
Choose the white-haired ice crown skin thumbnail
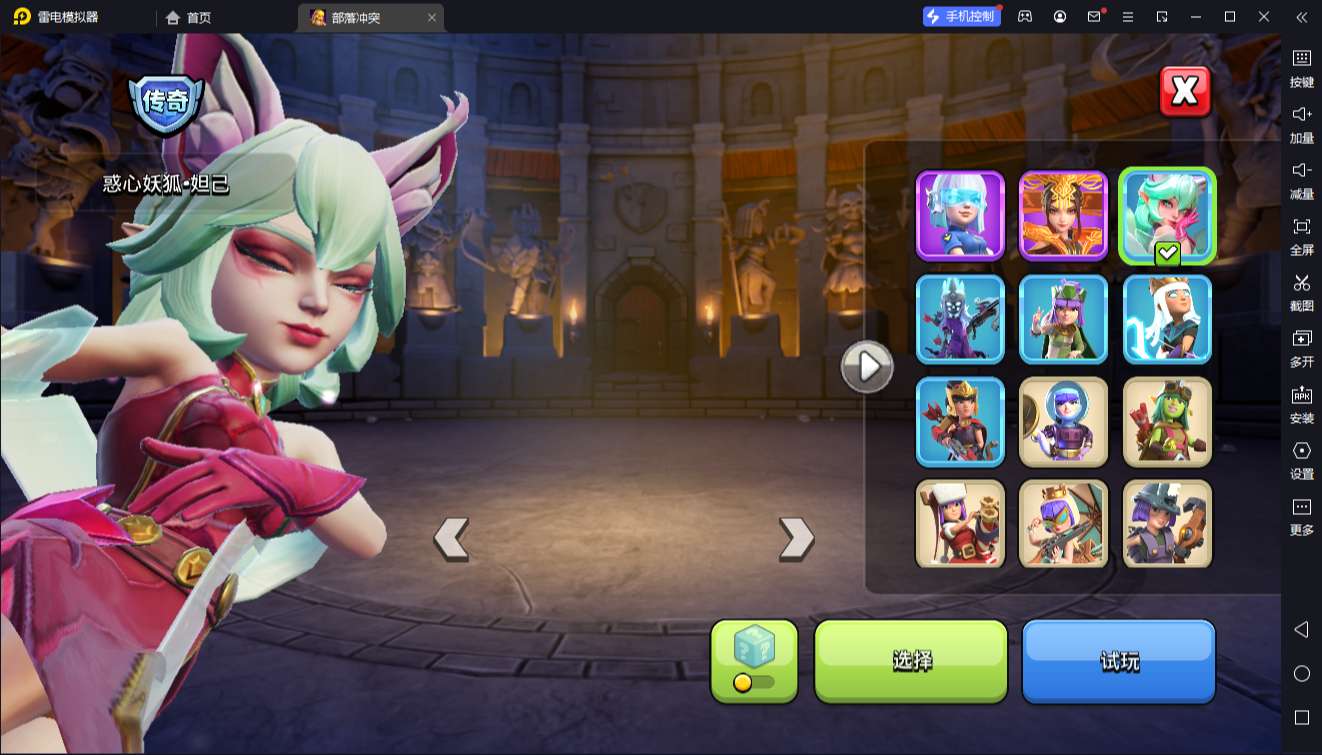coord(1167,319)
